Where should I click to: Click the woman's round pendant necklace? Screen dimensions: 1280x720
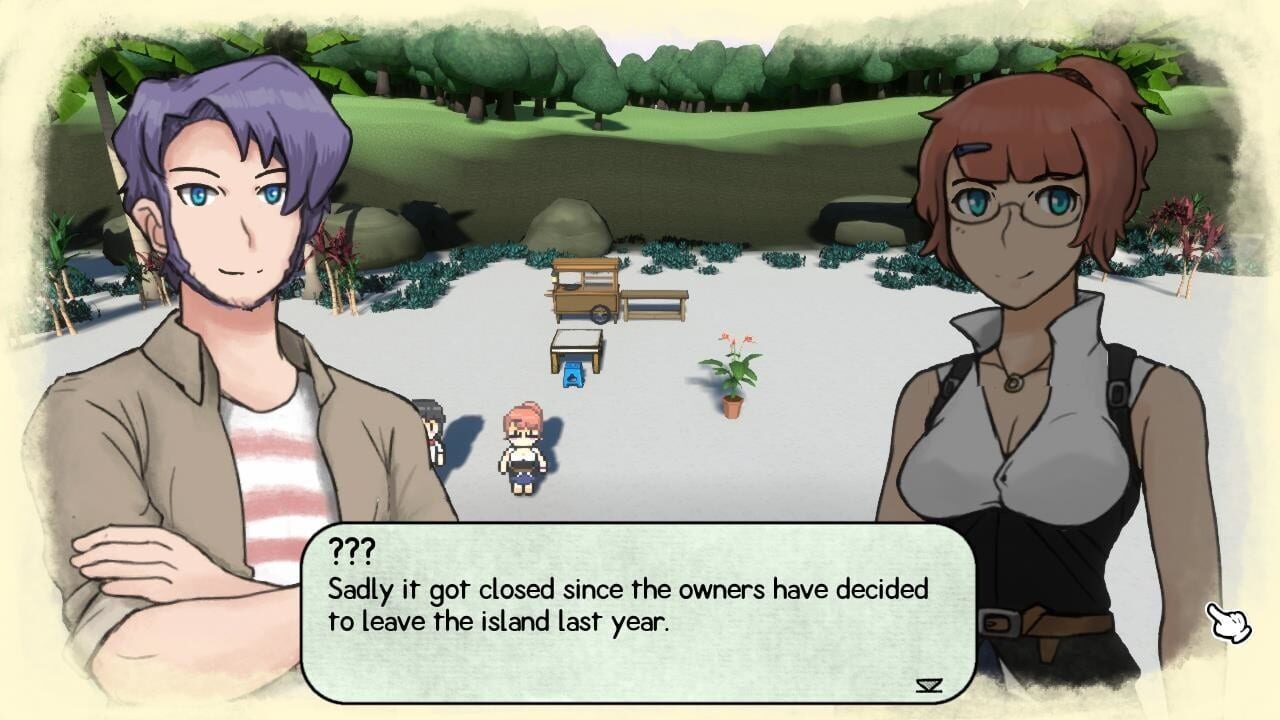tap(1013, 383)
